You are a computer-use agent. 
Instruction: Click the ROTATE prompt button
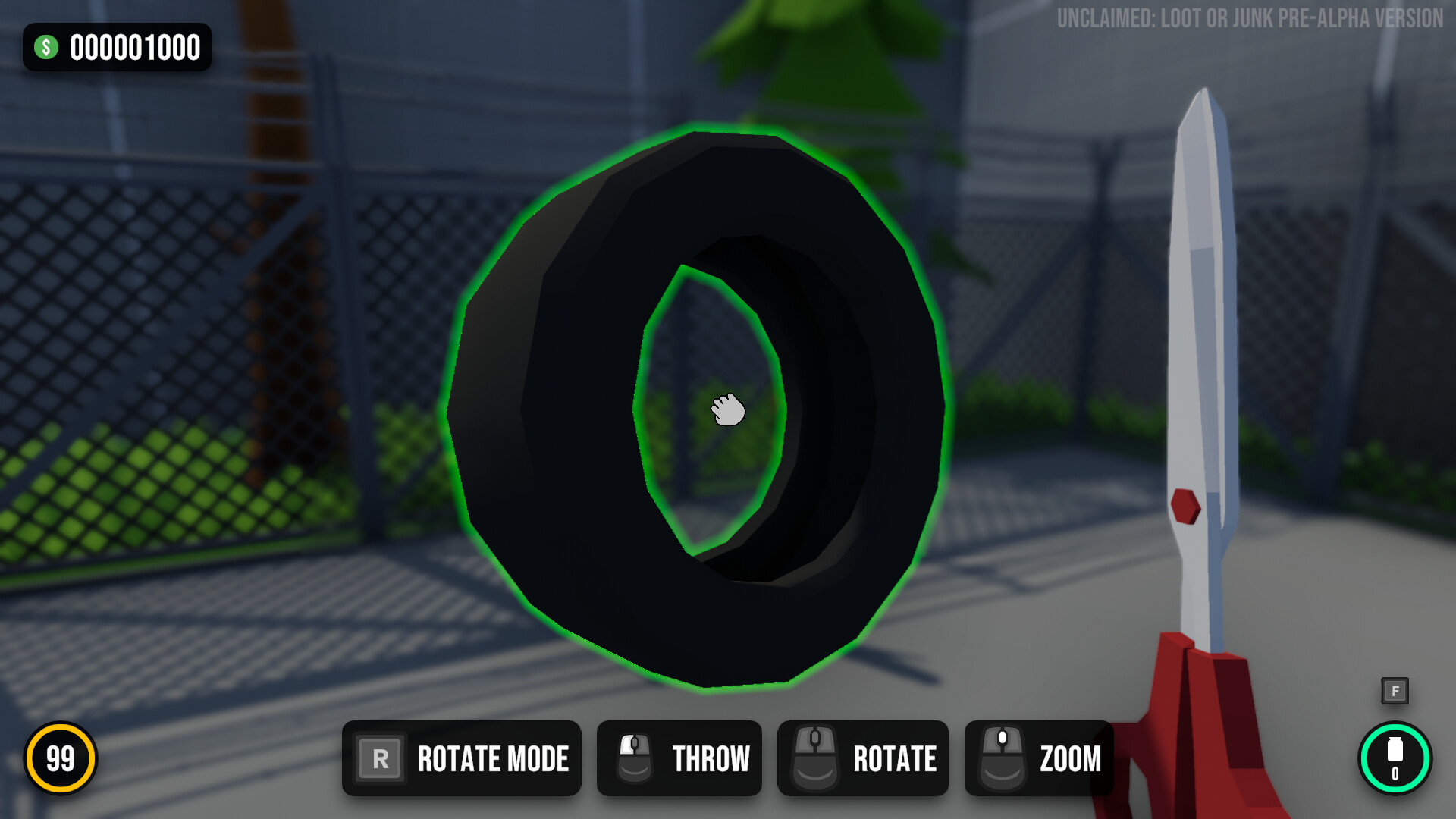point(862,758)
